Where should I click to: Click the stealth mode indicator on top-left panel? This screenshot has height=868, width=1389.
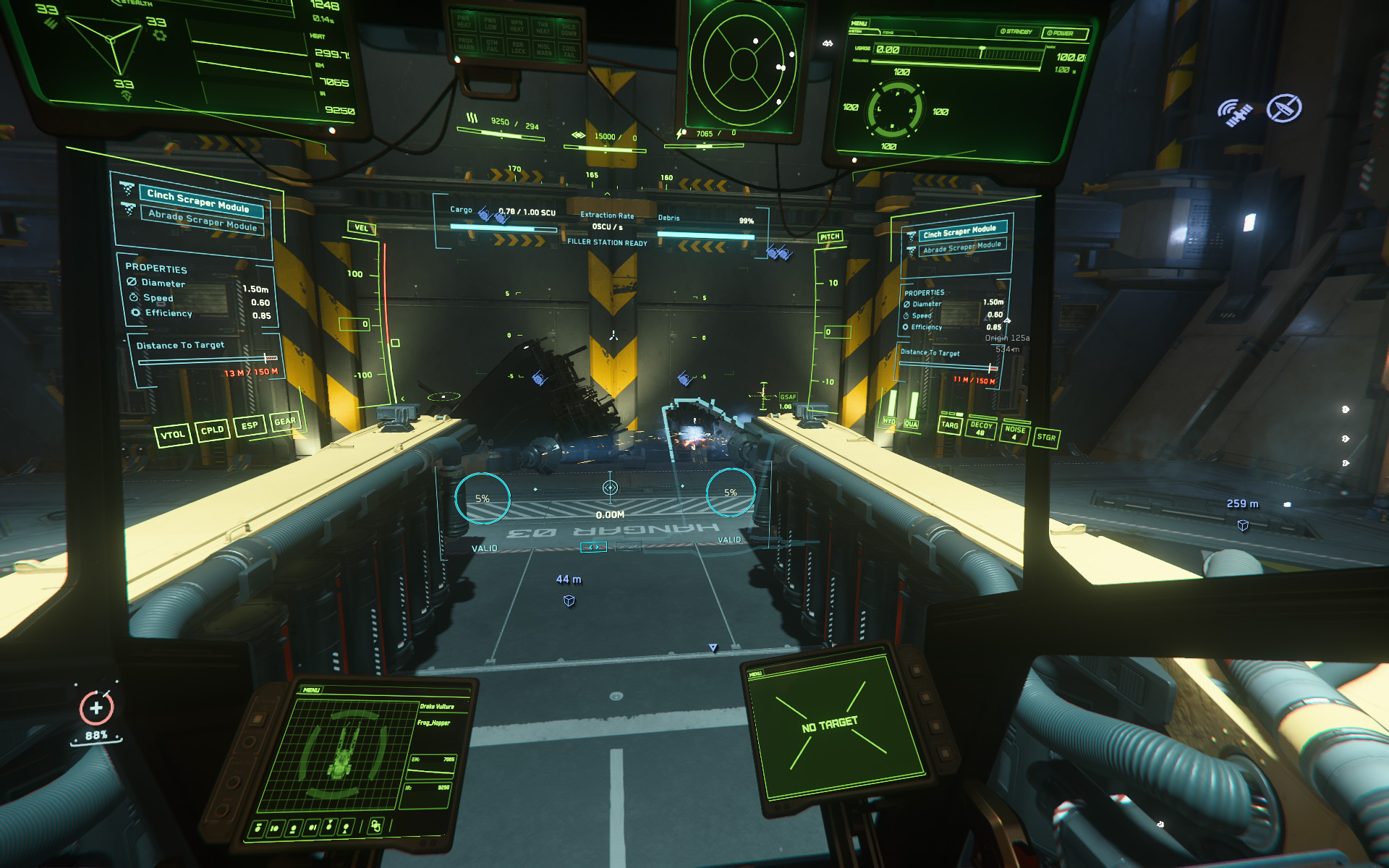pyautogui.click(x=130, y=5)
